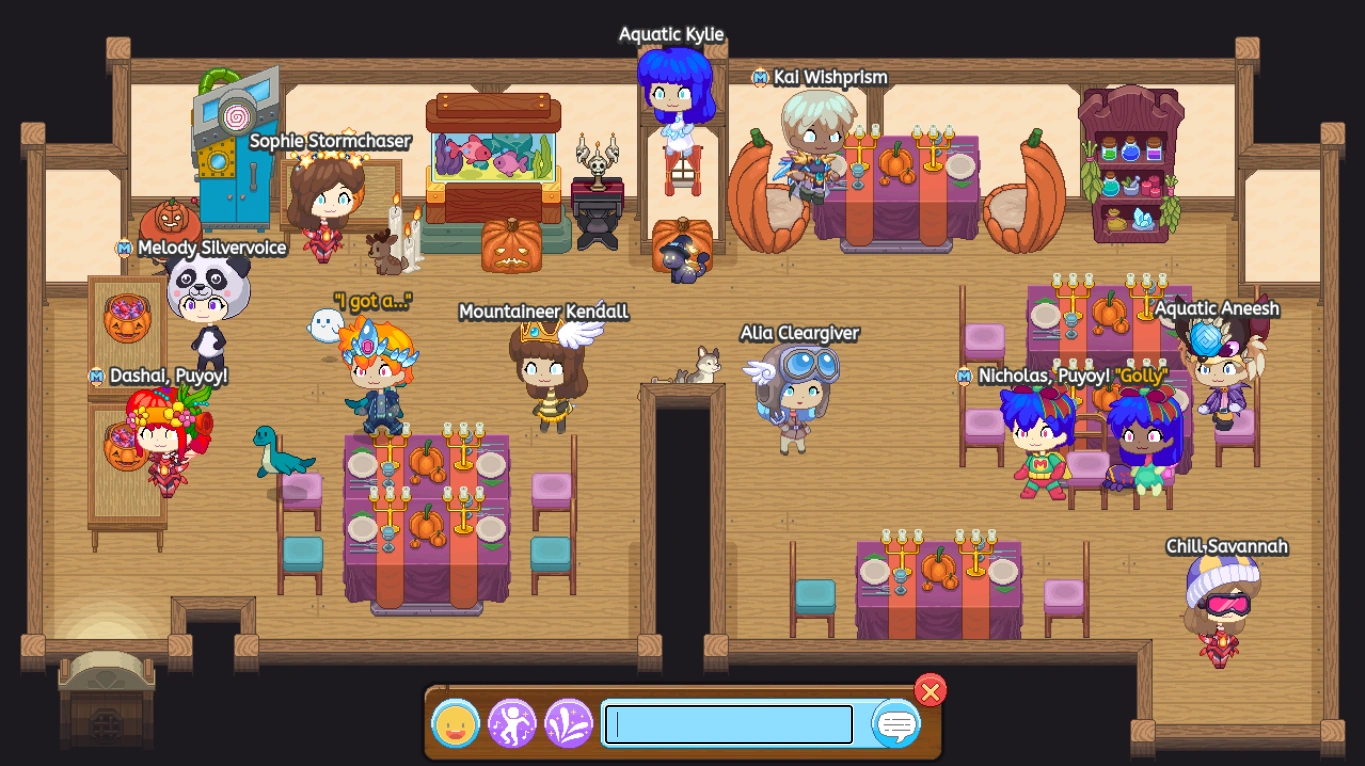Close the chat bar with the red X
The image size is (1365, 766).
point(930,690)
